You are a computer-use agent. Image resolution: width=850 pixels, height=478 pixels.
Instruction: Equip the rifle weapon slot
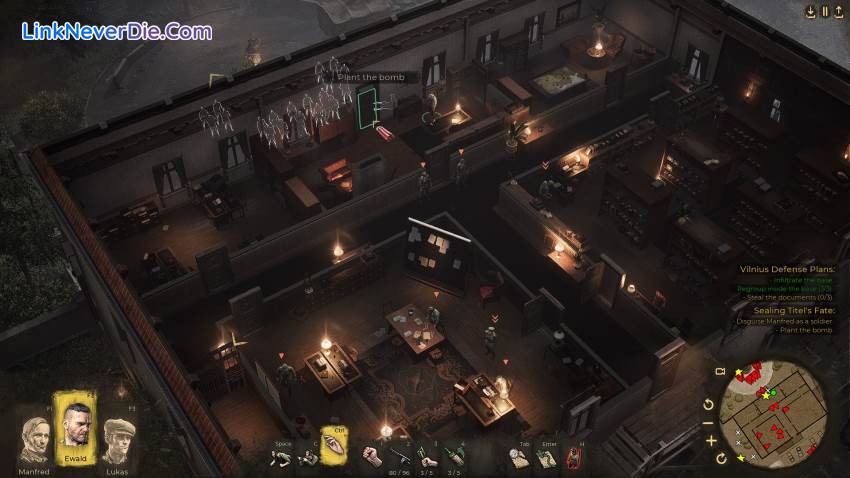[400, 456]
